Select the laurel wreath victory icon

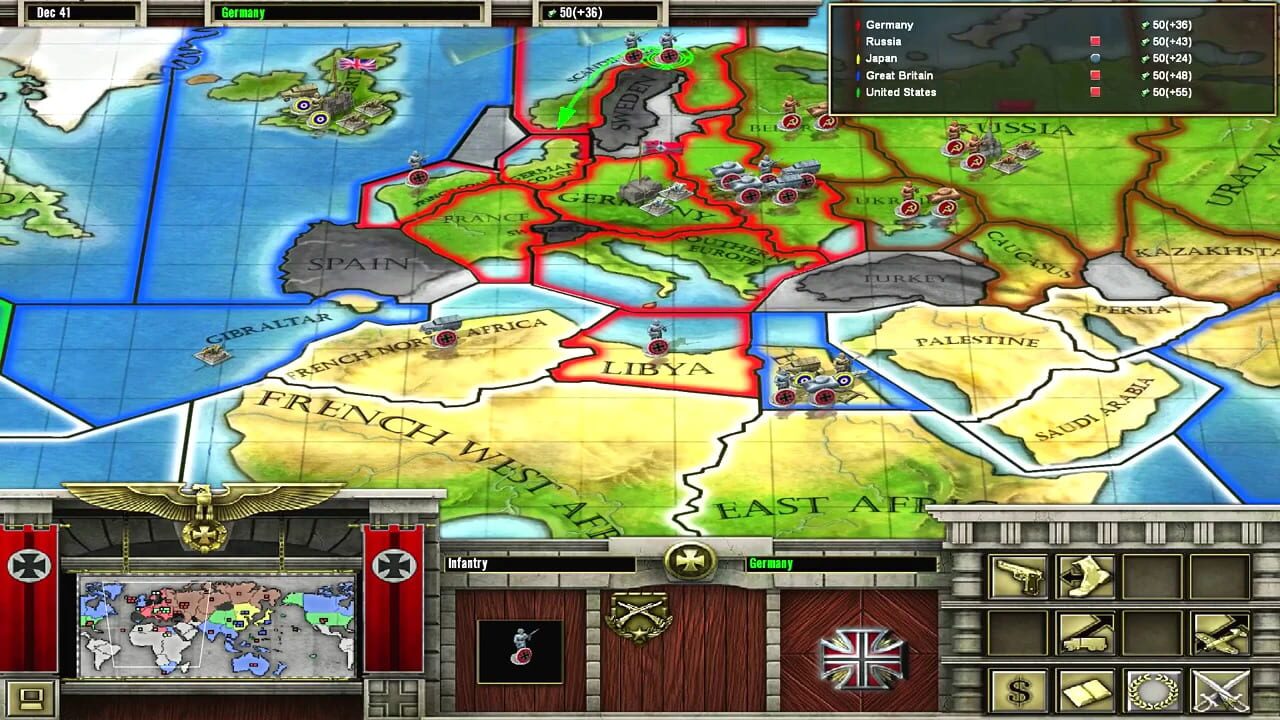click(x=1153, y=690)
